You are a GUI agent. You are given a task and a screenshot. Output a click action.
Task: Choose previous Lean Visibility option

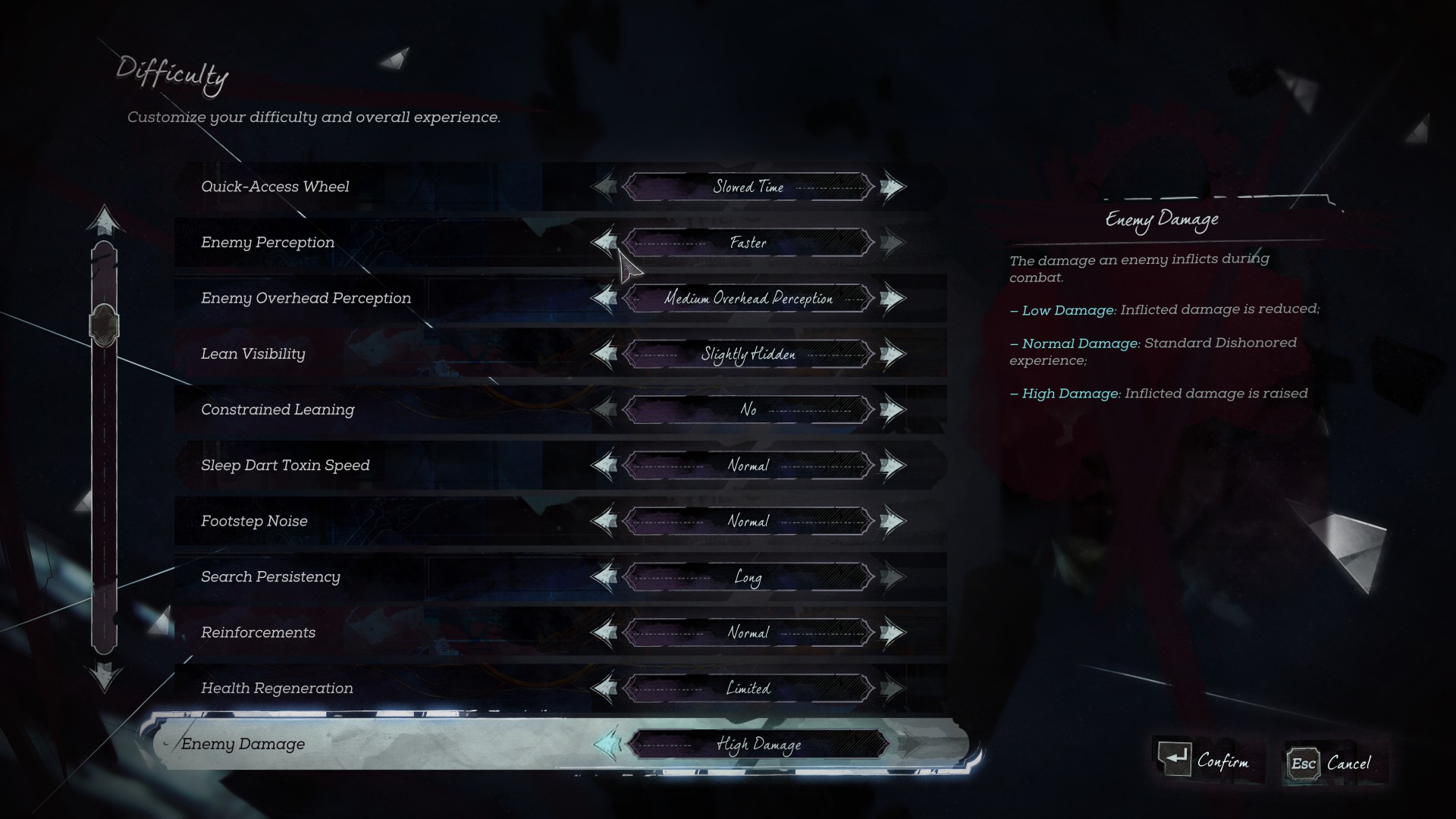tap(604, 354)
